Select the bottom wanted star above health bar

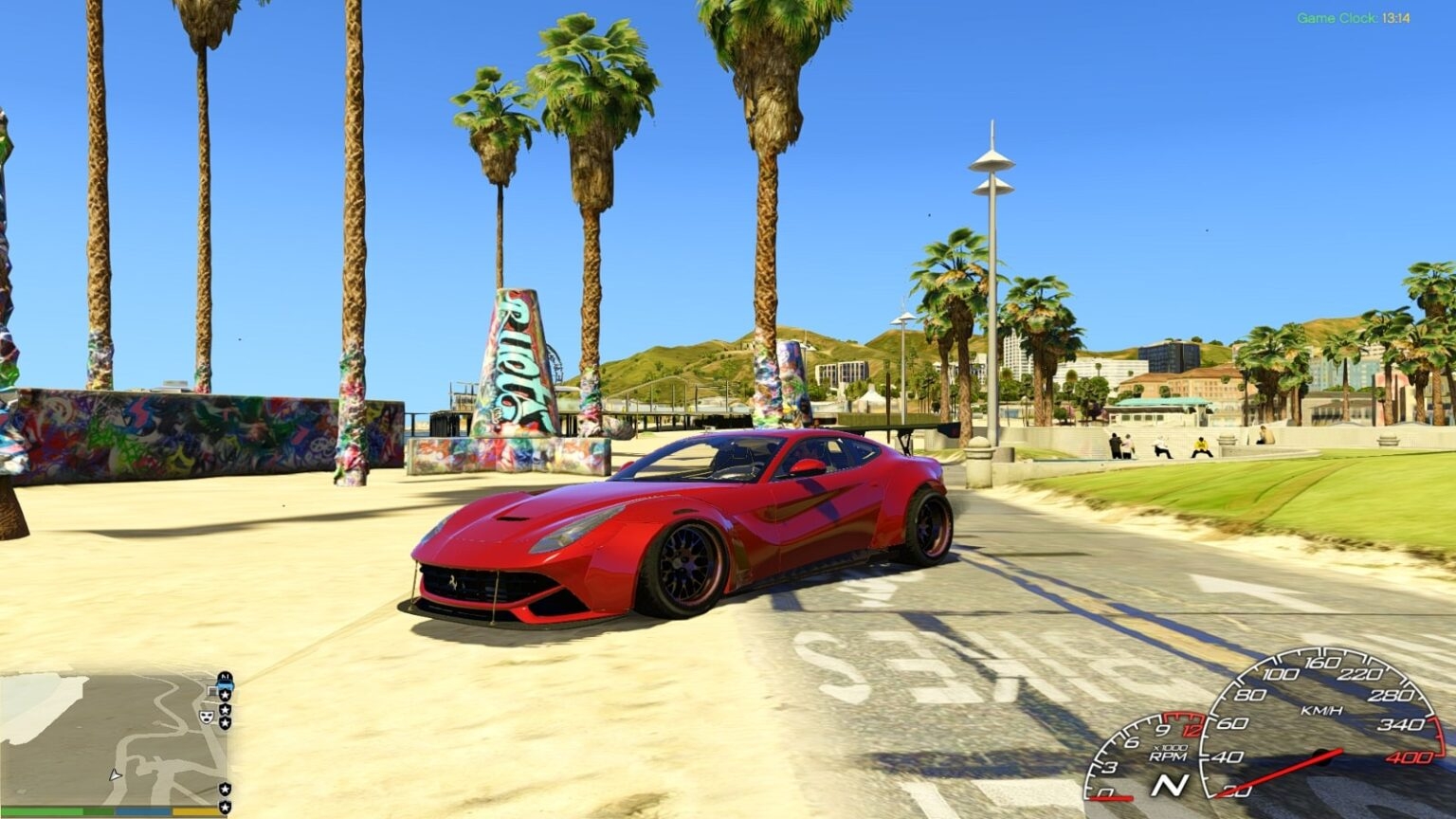(x=224, y=806)
